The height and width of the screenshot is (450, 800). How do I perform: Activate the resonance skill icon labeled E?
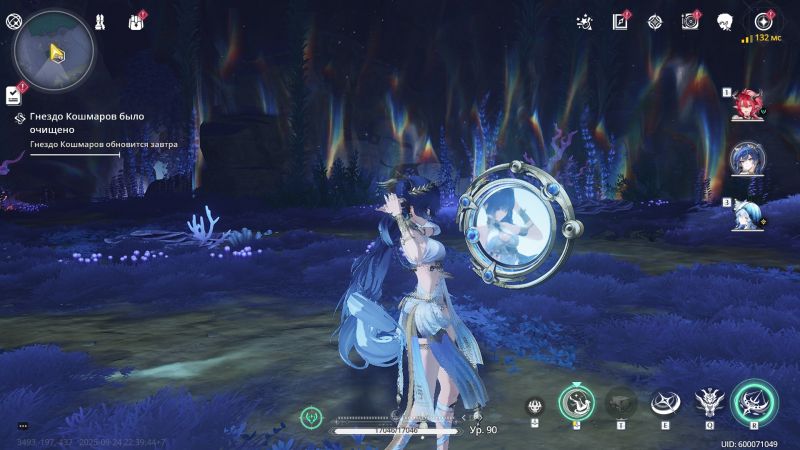point(661,402)
